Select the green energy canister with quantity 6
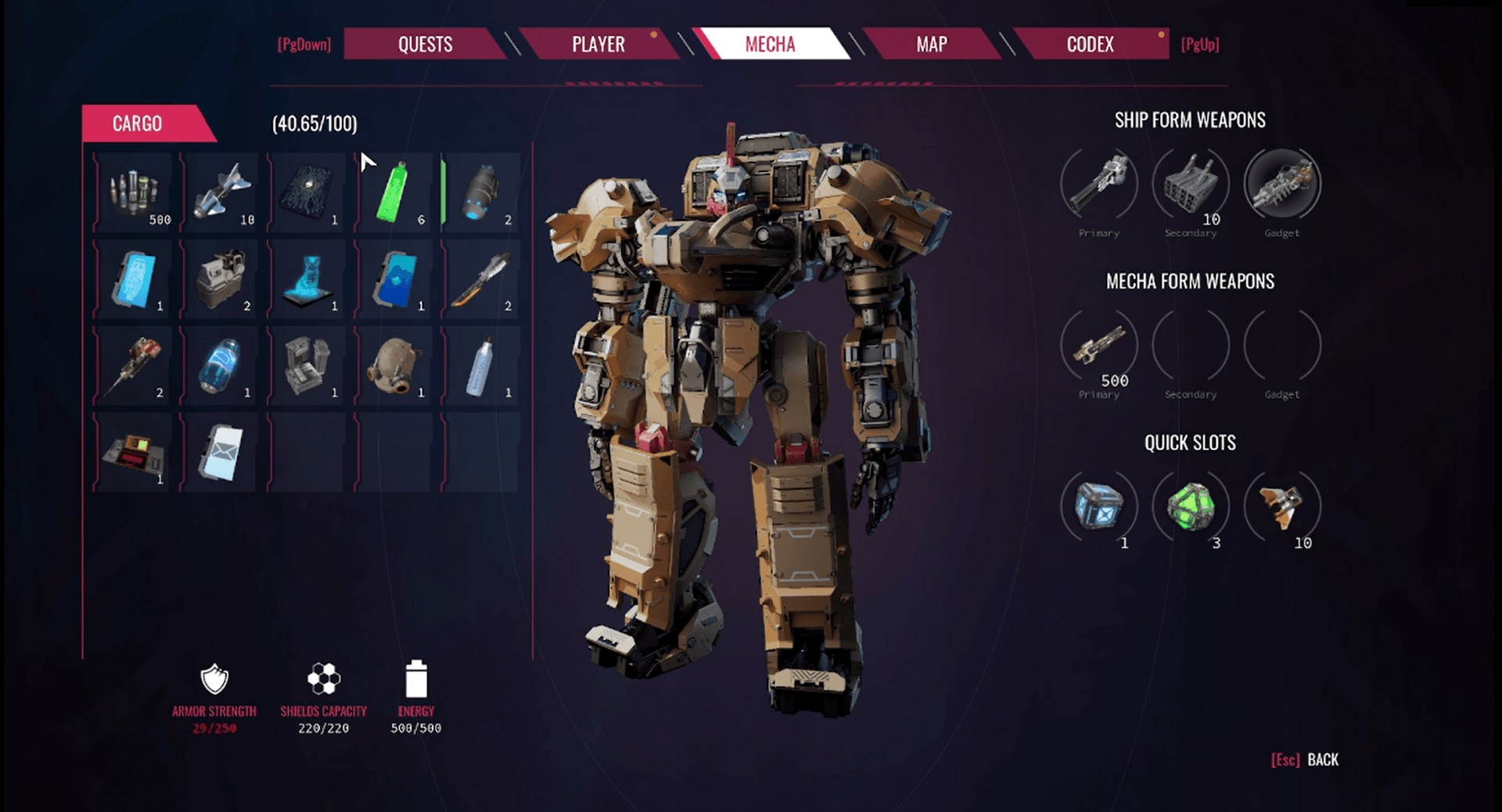This screenshot has width=1502, height=812. (x=393, y=192)
